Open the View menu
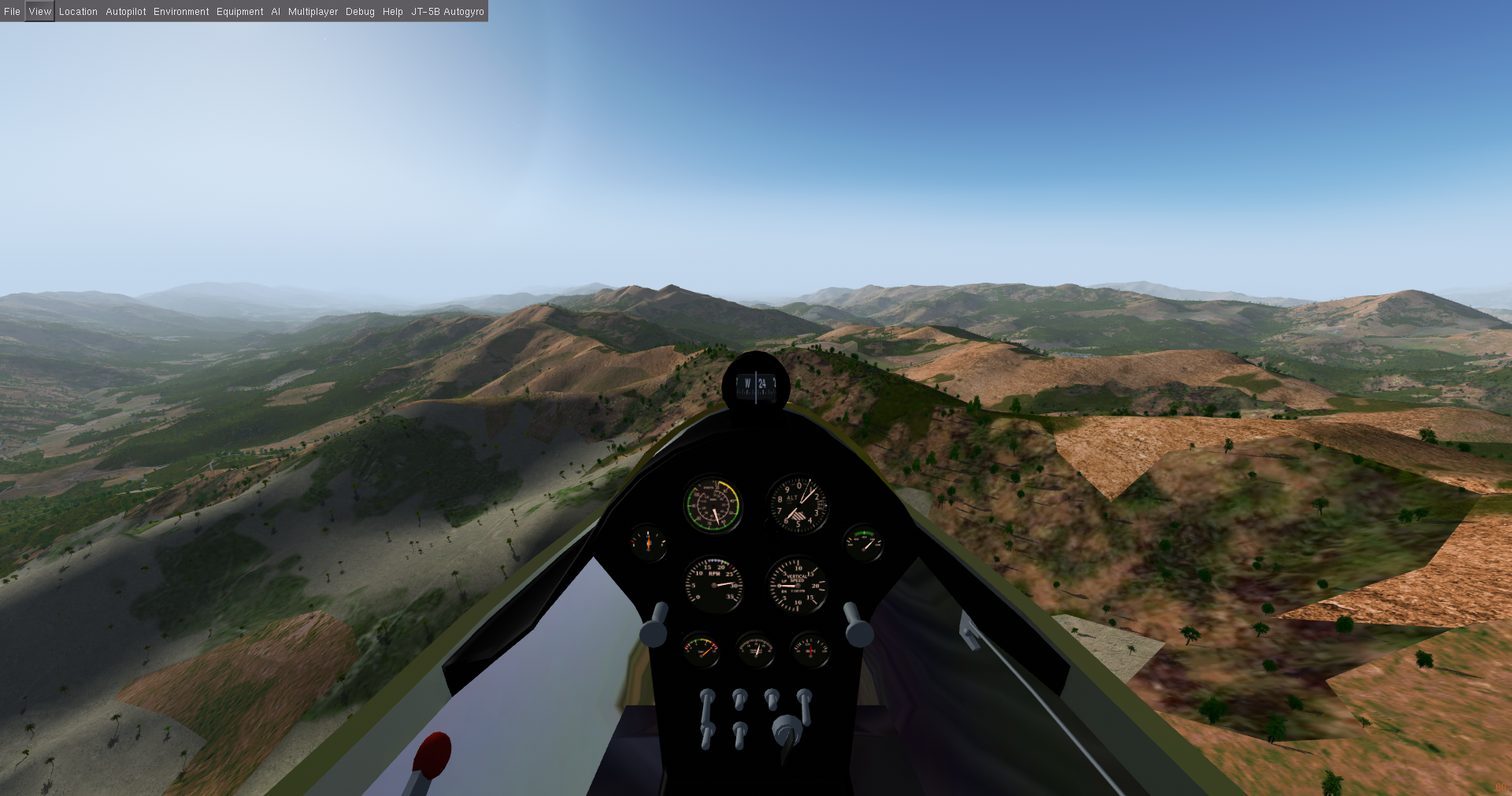Image resolution: width=1512 pixels, height=796 pixels. [x=39, y=12]
